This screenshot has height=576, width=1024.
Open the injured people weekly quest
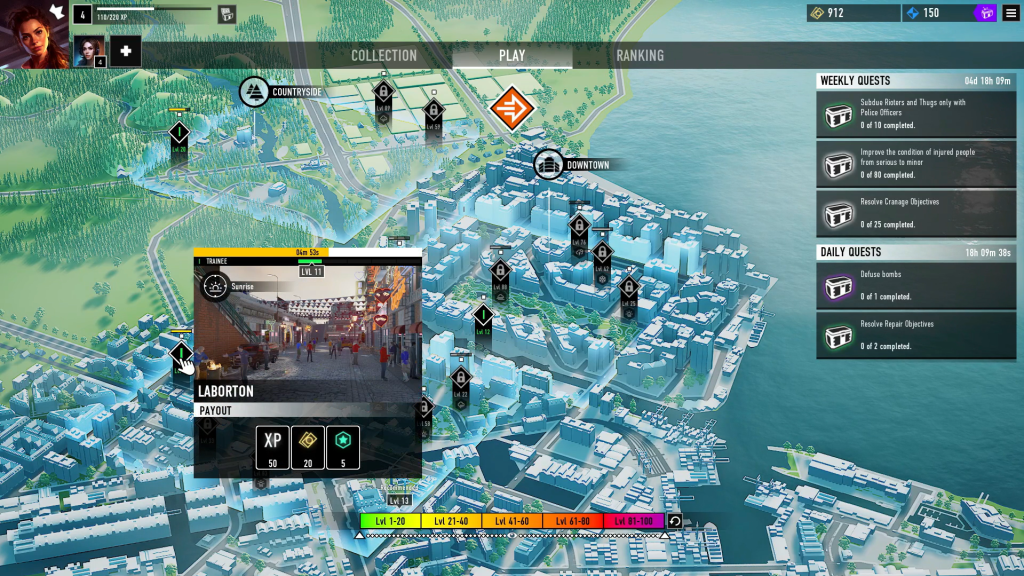pyautogui.click(x=916, y=163)
